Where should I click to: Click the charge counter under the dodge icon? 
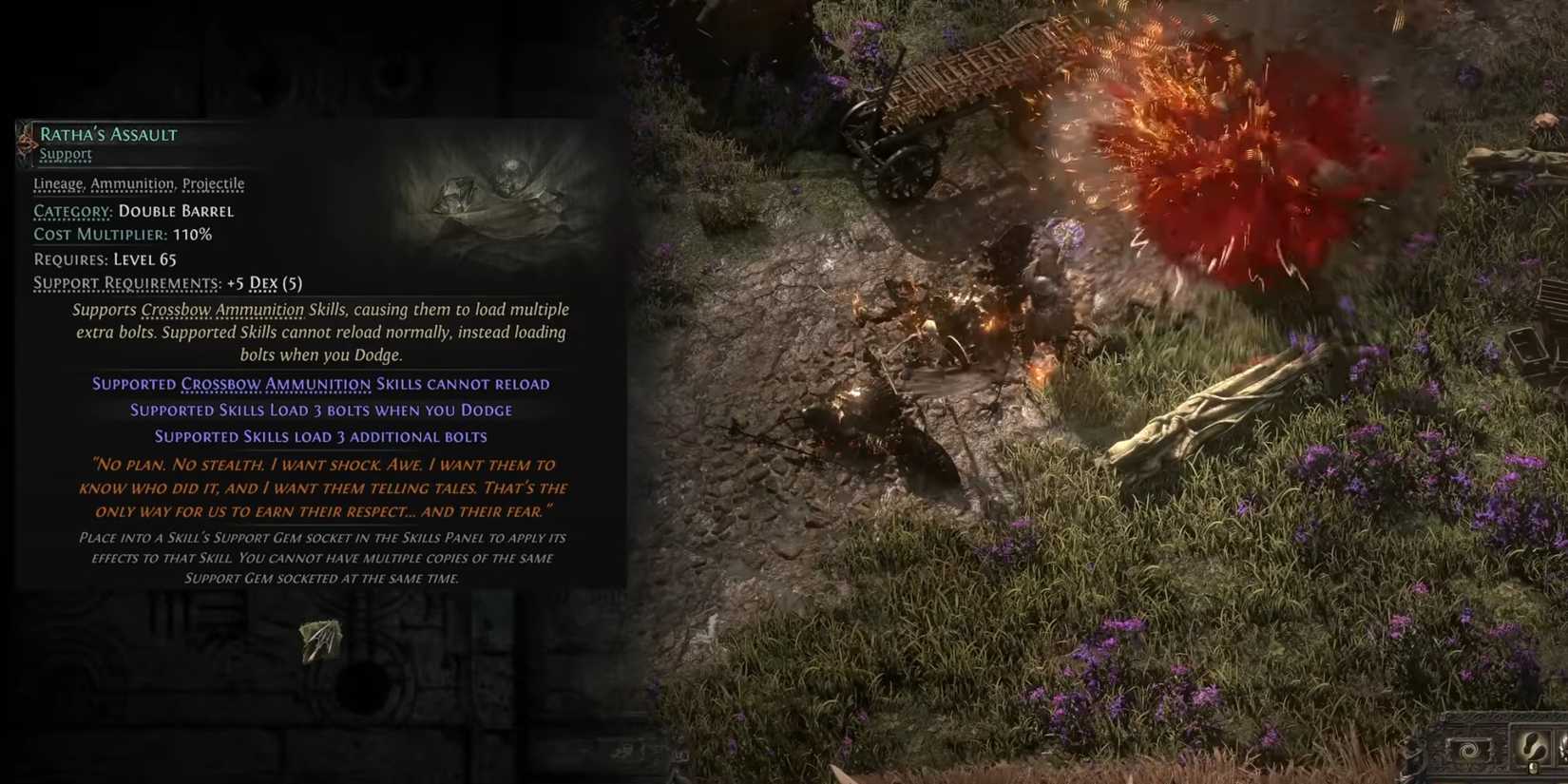(1533, 767)
